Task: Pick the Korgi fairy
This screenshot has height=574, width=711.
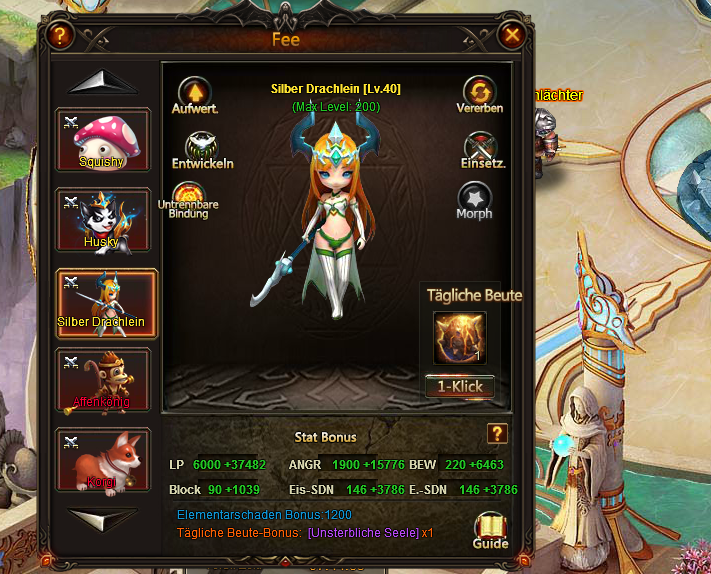Action: pyautogui.click(x=103, y=460)
